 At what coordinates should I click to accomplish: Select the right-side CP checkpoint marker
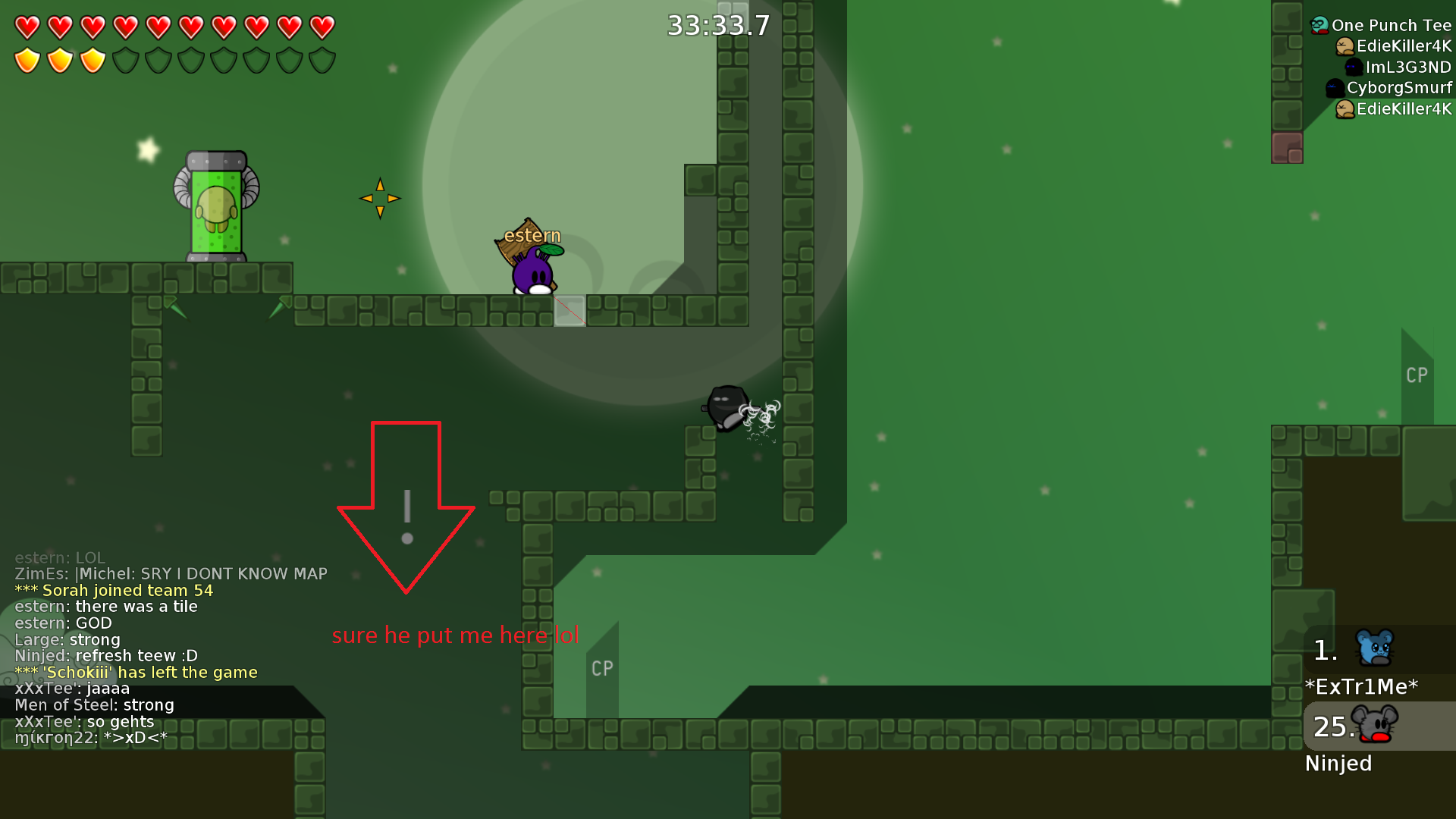[1416, 375]
